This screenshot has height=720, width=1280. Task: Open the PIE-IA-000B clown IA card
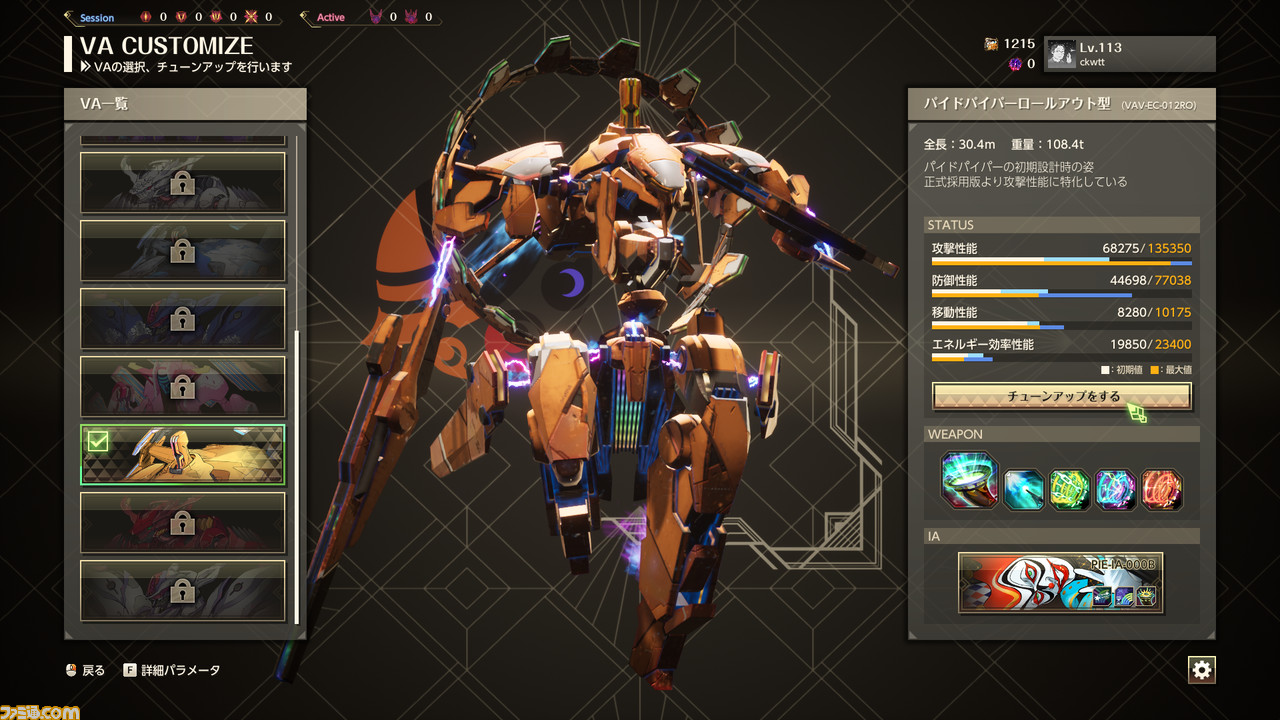pyautogui.click(x=1060, y=582)
